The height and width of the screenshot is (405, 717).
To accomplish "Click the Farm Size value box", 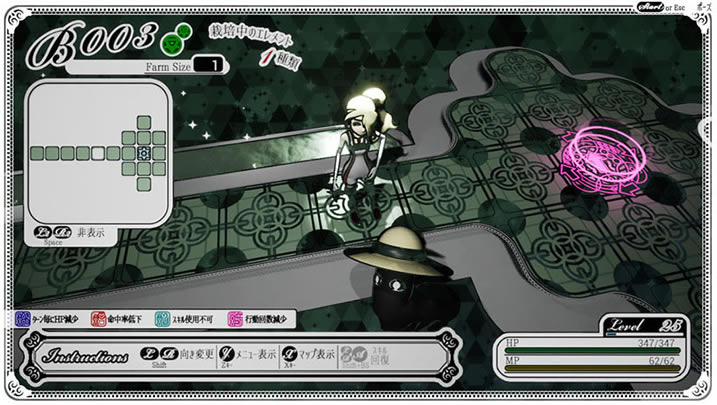I will [209, 65].
